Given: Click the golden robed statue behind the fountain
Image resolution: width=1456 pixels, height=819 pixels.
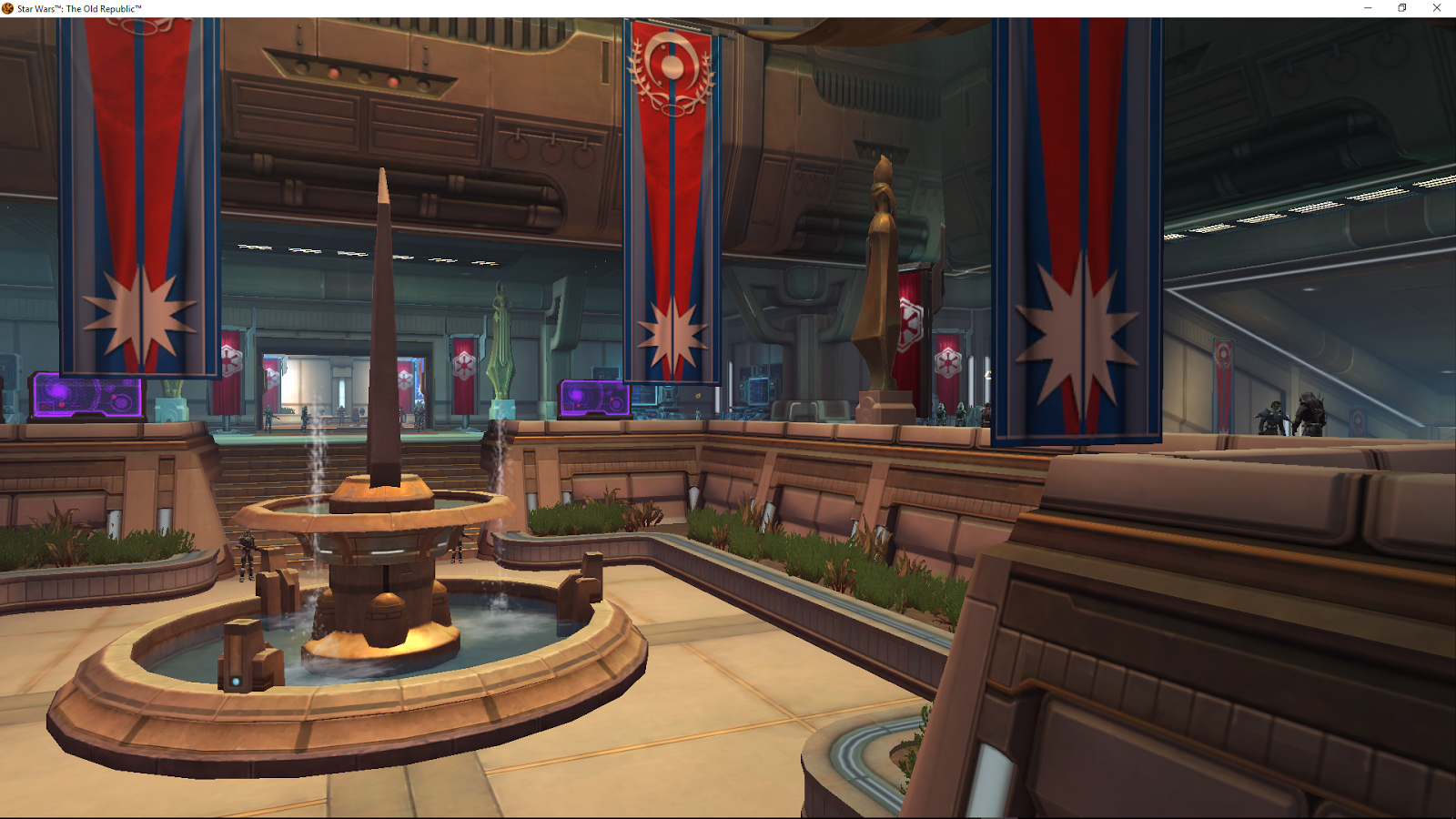Looking at the screenshot, I should (878, 273).
